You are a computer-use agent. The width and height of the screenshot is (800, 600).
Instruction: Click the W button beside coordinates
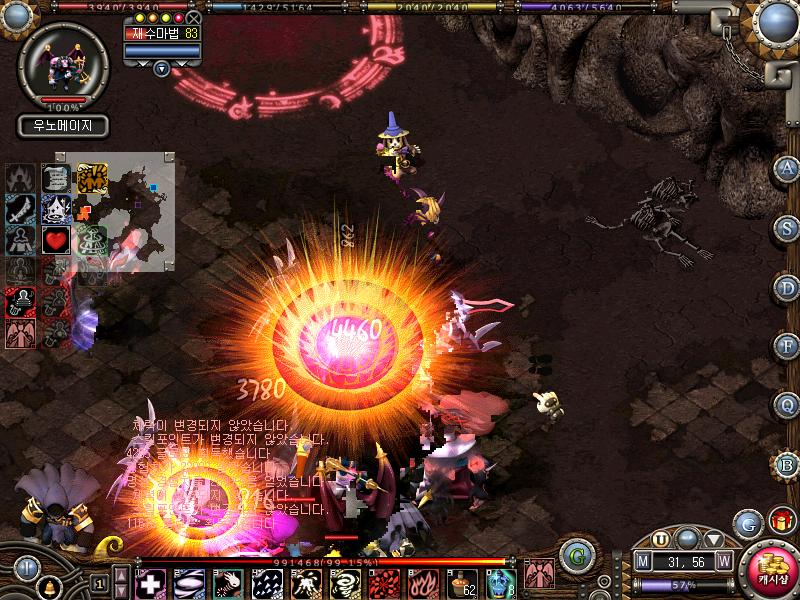(x=723, y=562)
